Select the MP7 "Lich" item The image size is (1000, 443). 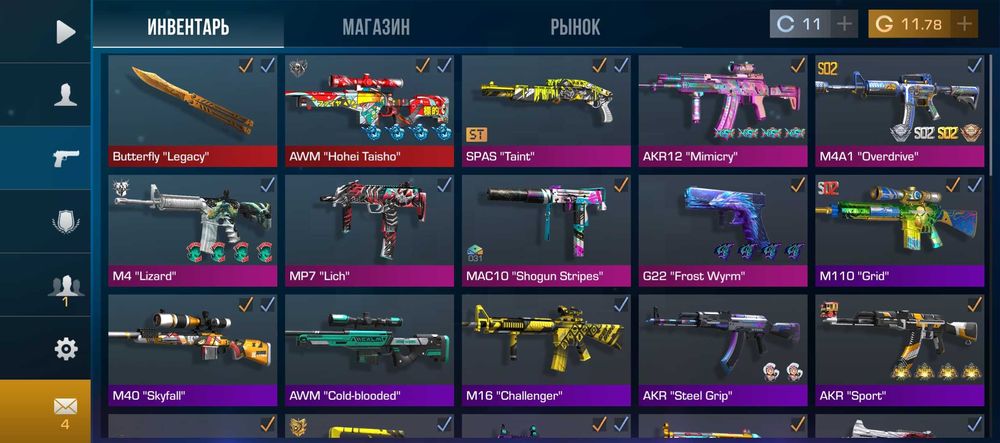coord(369,230)
